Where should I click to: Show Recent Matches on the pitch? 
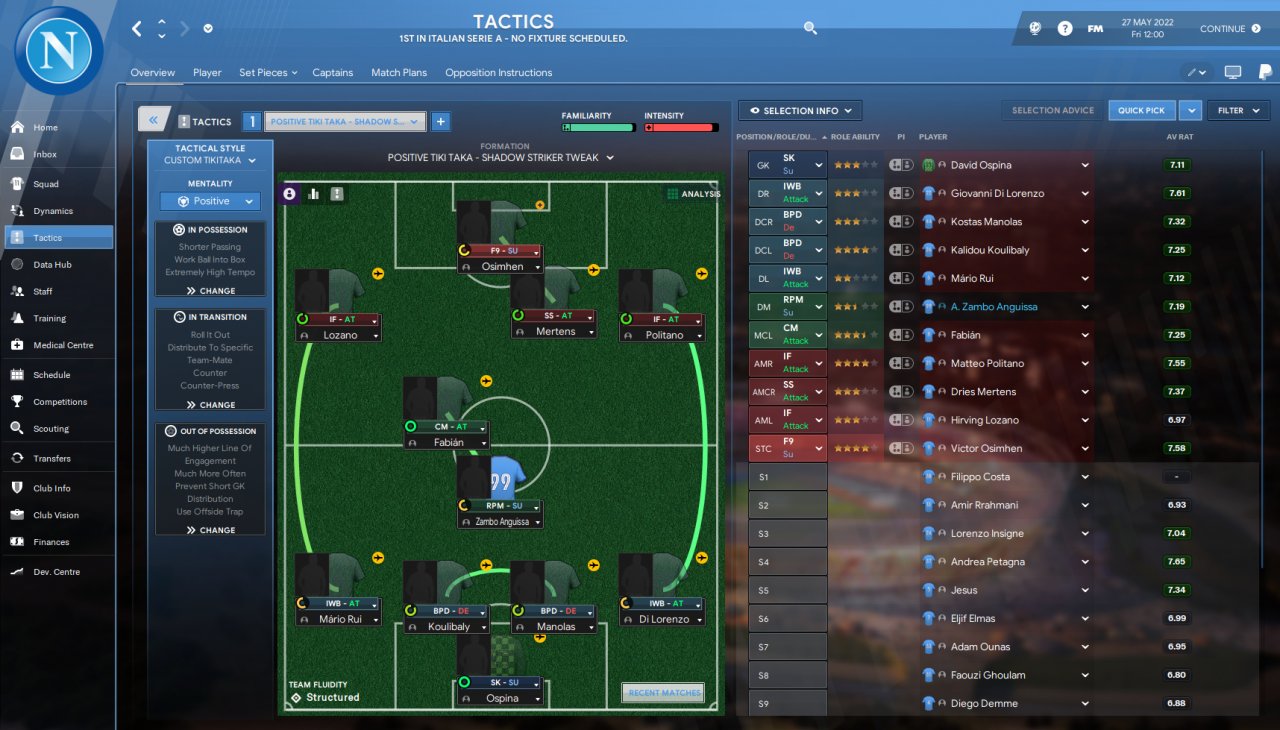[x=663, y=692]
